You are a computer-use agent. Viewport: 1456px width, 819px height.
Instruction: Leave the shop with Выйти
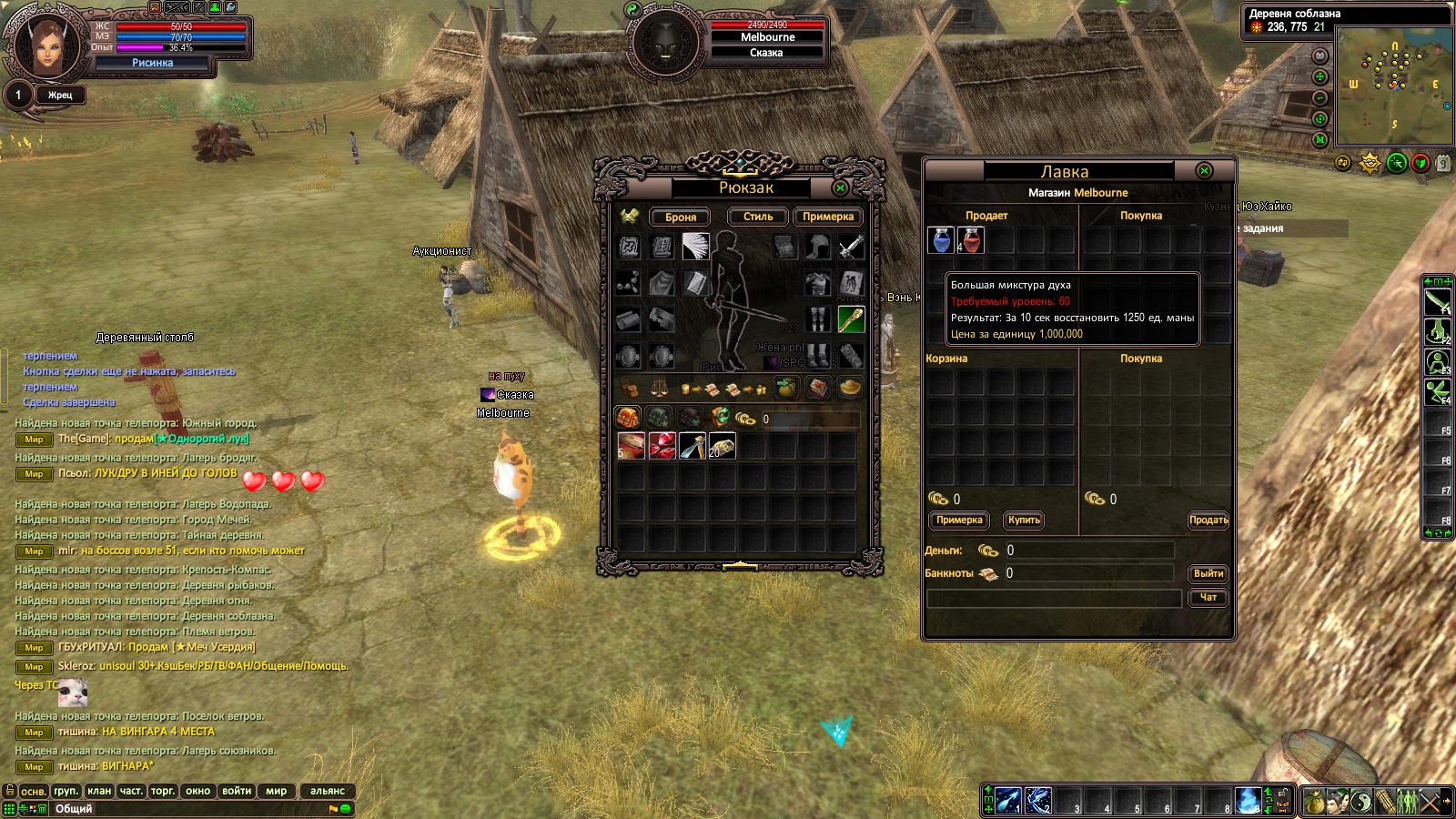pyautogui.click(x=1208, y=573)
